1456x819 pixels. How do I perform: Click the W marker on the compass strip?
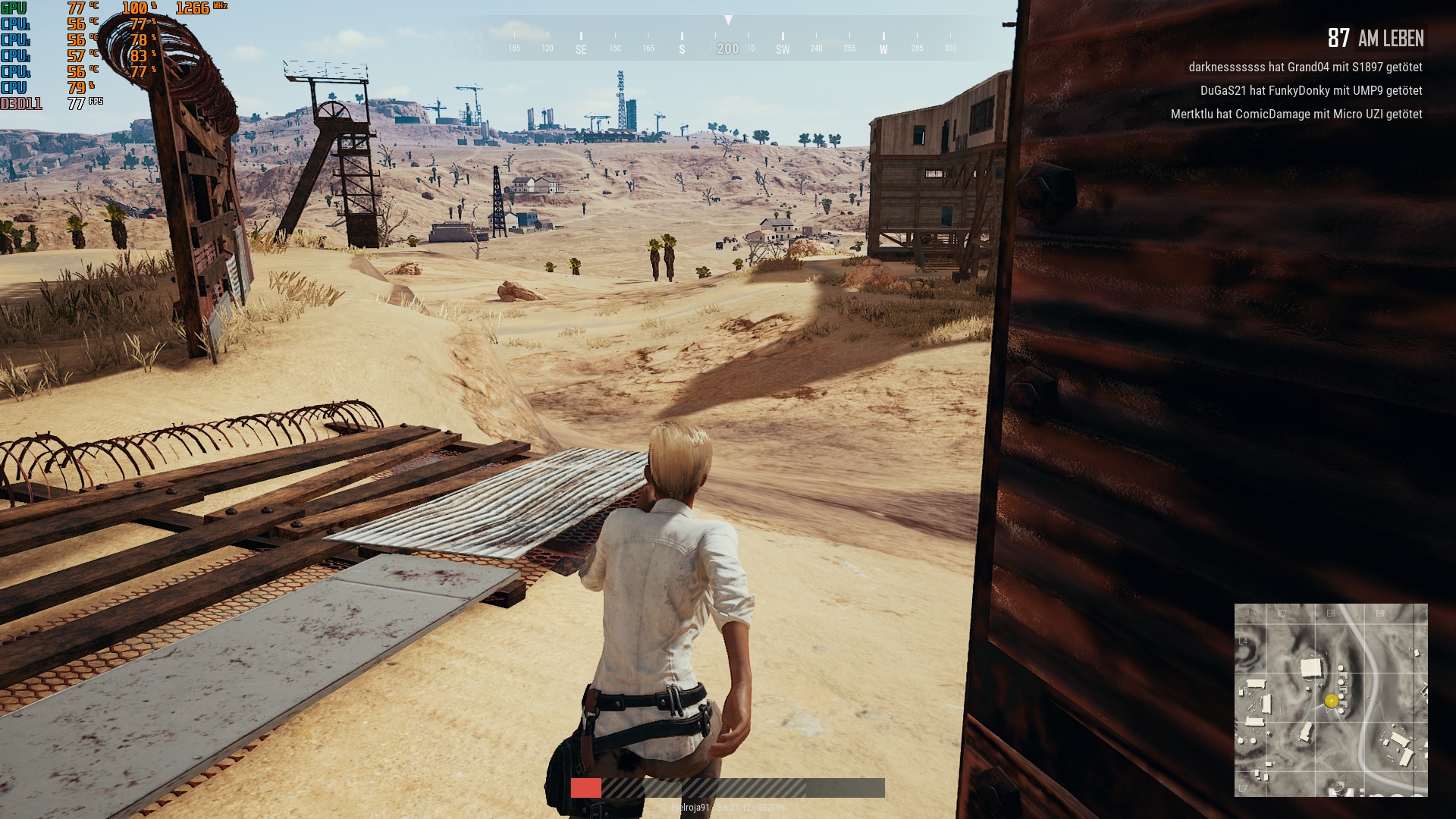click(x=883, y=48)
